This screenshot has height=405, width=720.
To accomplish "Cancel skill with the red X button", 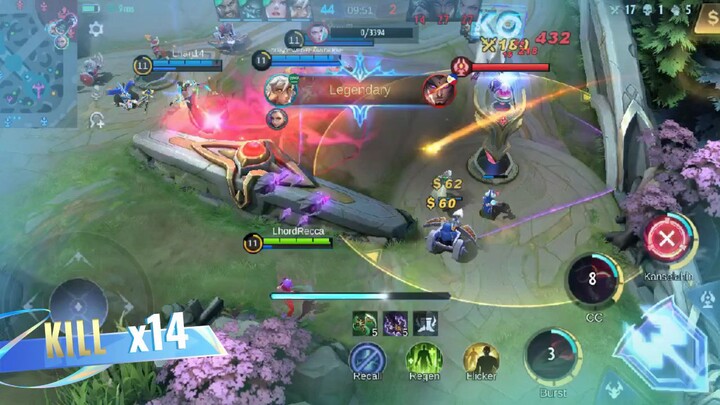I will (x=665, y=239).
